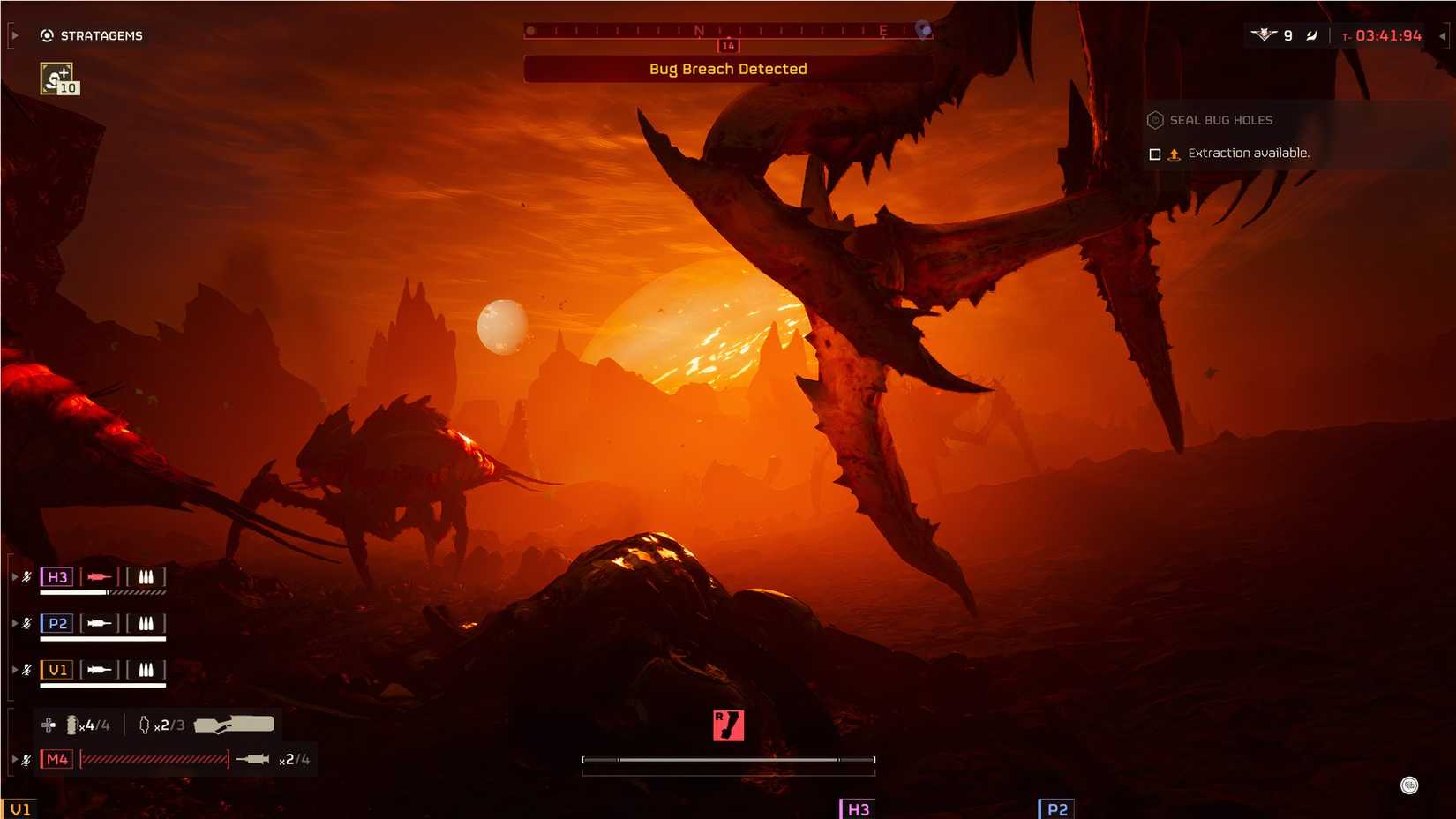Collapse the mission timer panel via its chevron
Viewport: 1456px width, 819px height.
(1442, 36)
